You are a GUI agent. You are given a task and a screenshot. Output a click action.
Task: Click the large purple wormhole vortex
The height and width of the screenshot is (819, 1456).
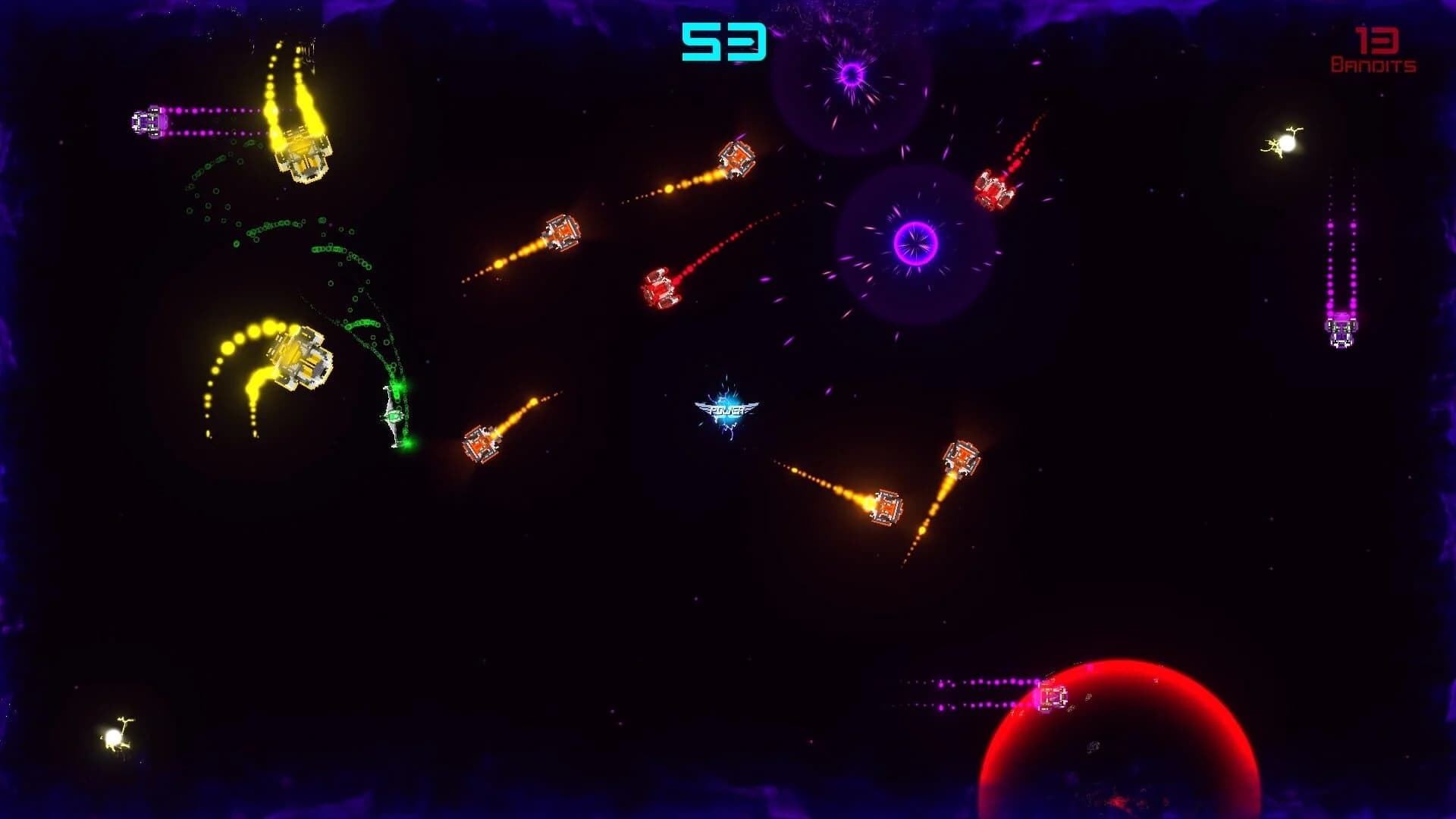(914, 243)
